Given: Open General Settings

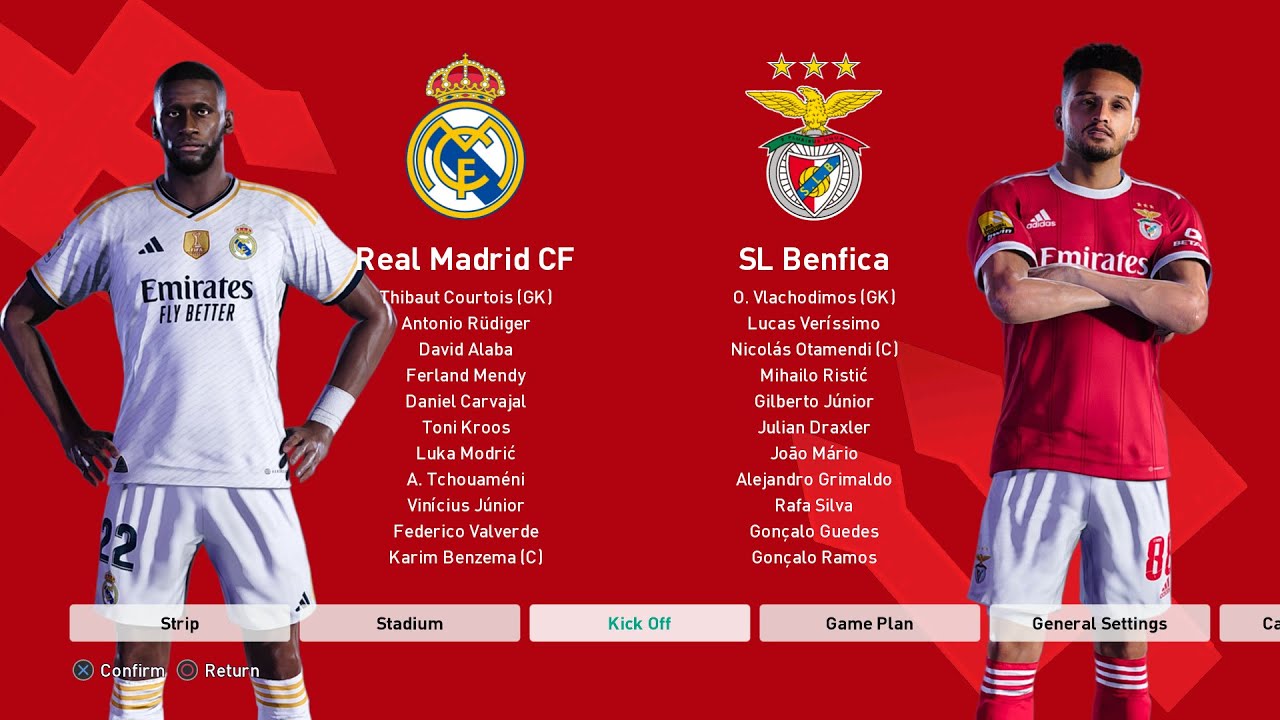Looking at the screenshot, I should 1100,623.
